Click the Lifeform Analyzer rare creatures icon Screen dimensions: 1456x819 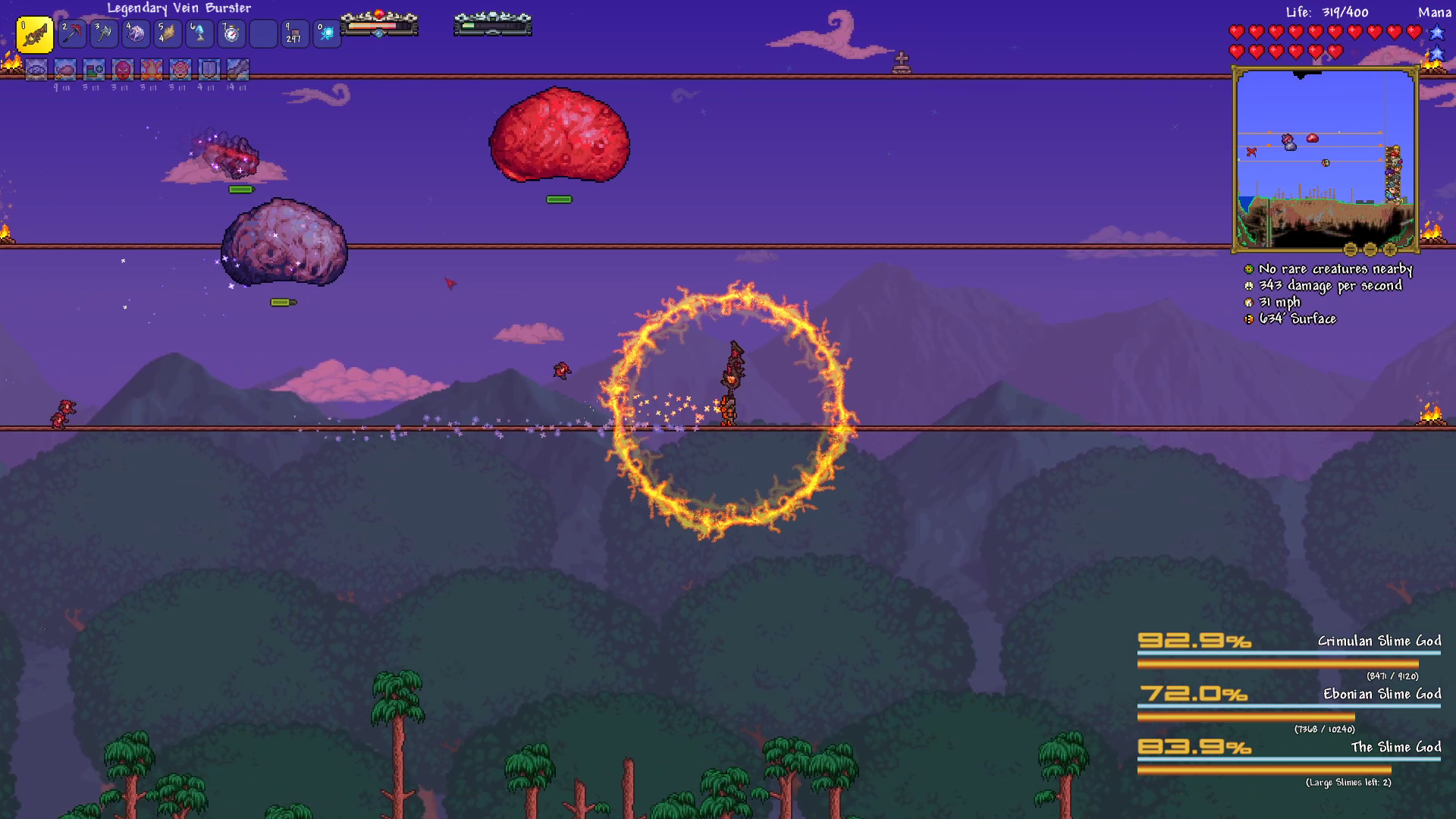[x=1248, y=268]
